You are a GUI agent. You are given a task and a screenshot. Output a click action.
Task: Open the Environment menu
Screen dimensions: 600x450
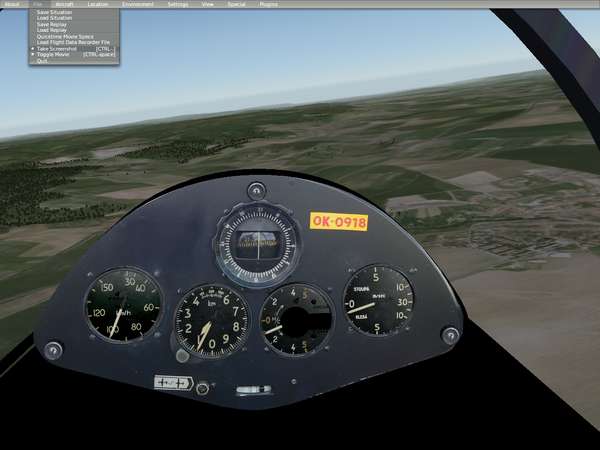(x=138, y=4)
